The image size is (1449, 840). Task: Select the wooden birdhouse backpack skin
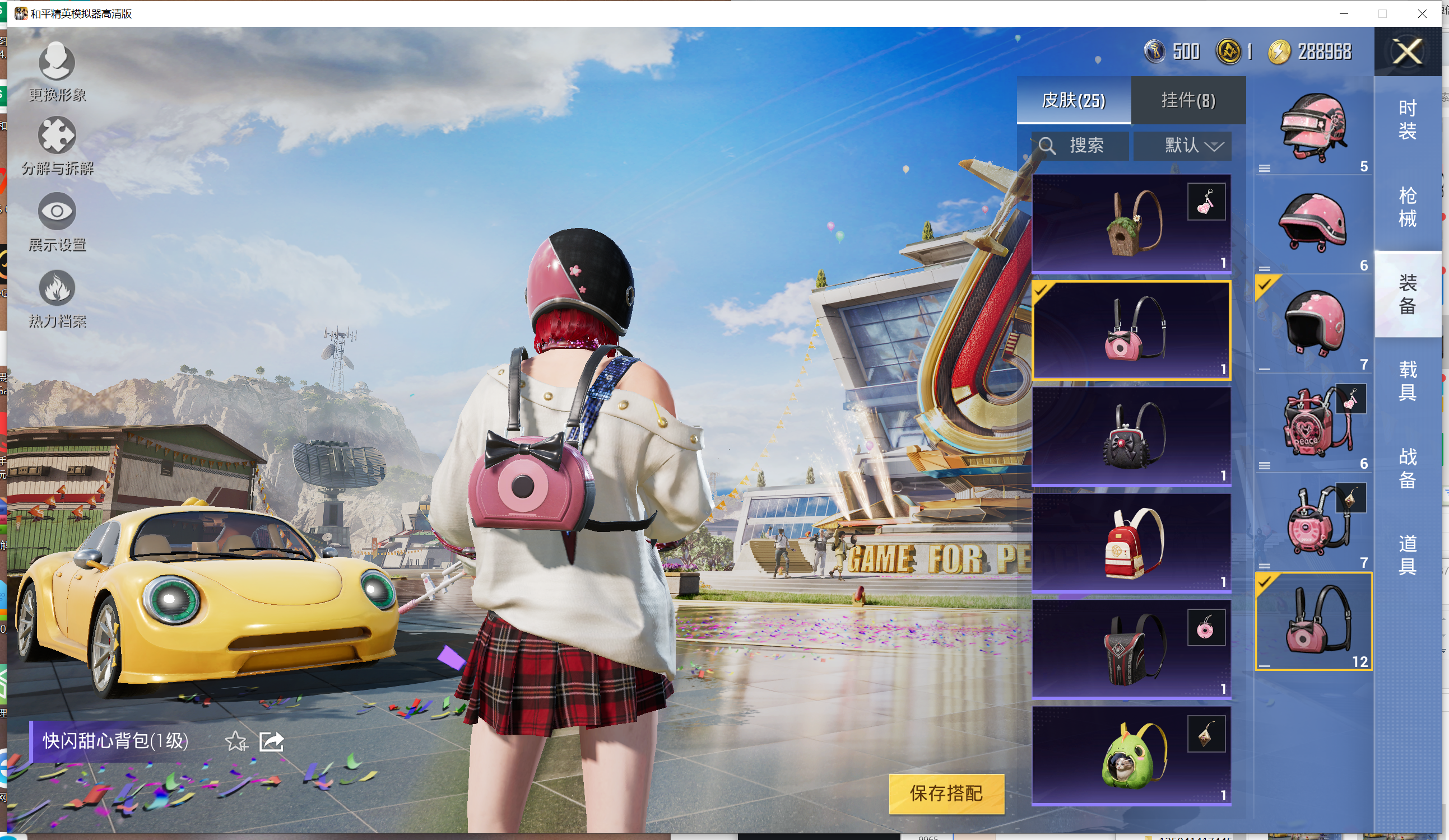click(1131, 223)
